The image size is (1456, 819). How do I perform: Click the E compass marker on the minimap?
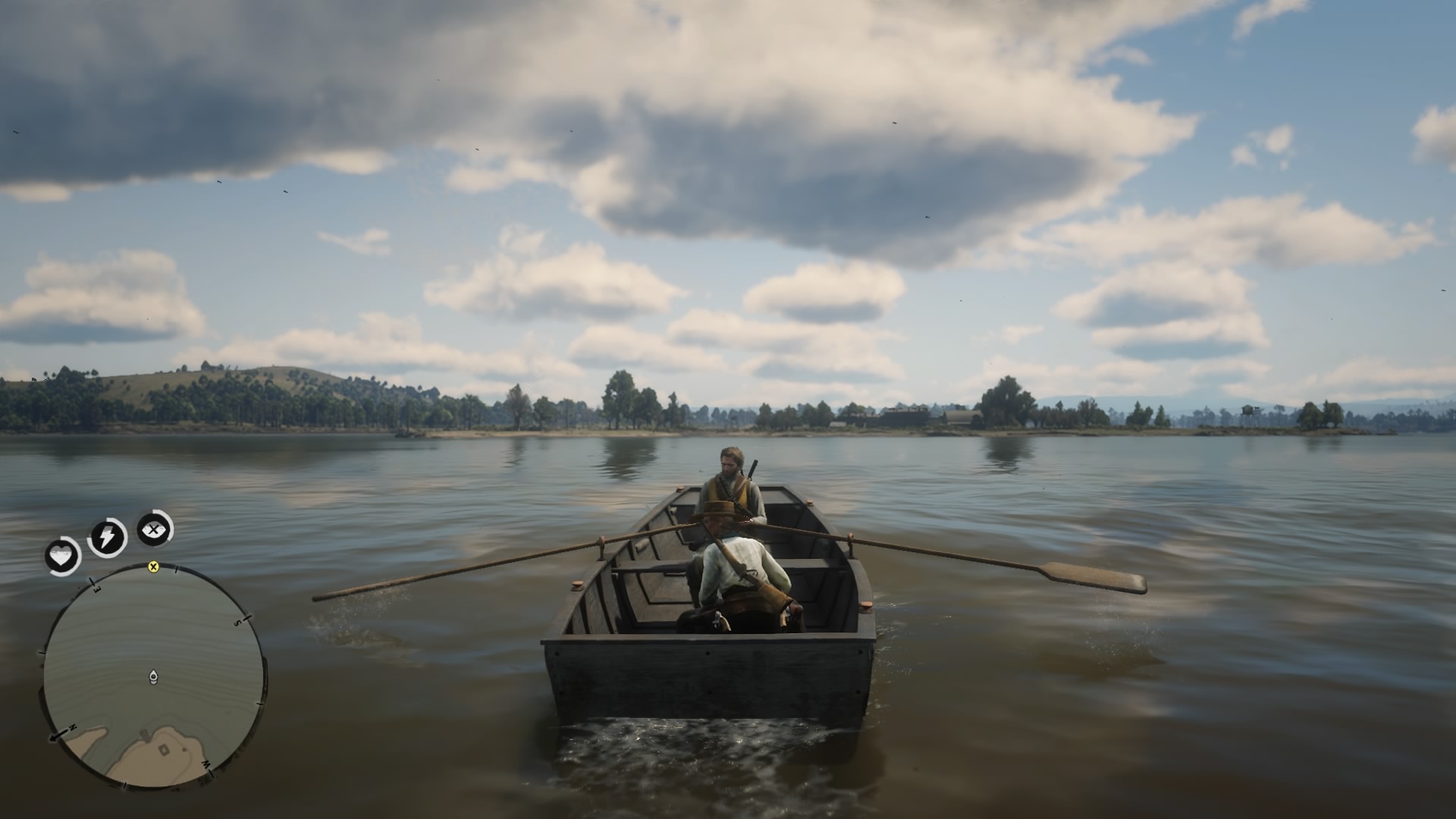(96, 588)
